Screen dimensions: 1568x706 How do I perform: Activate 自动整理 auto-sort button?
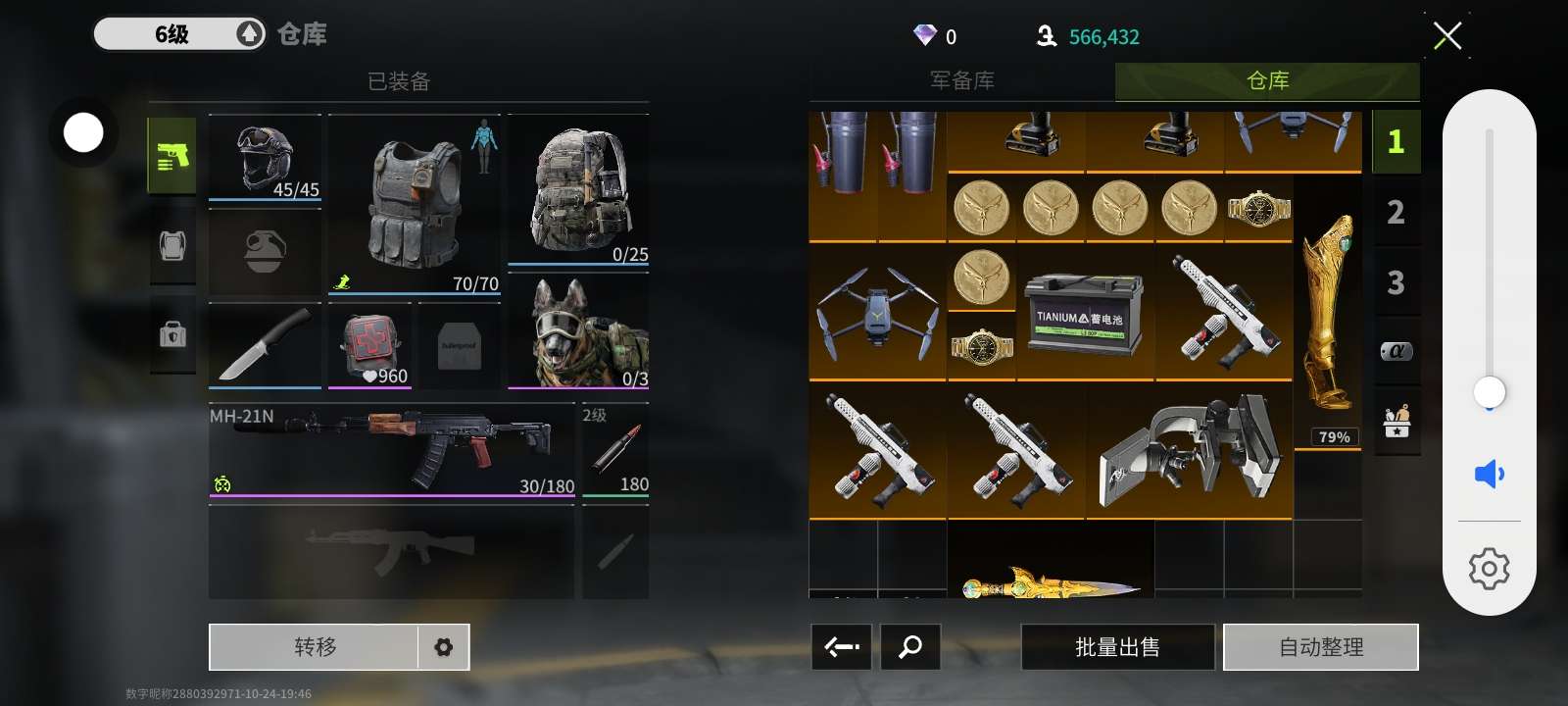click(x=1320, y=647)
